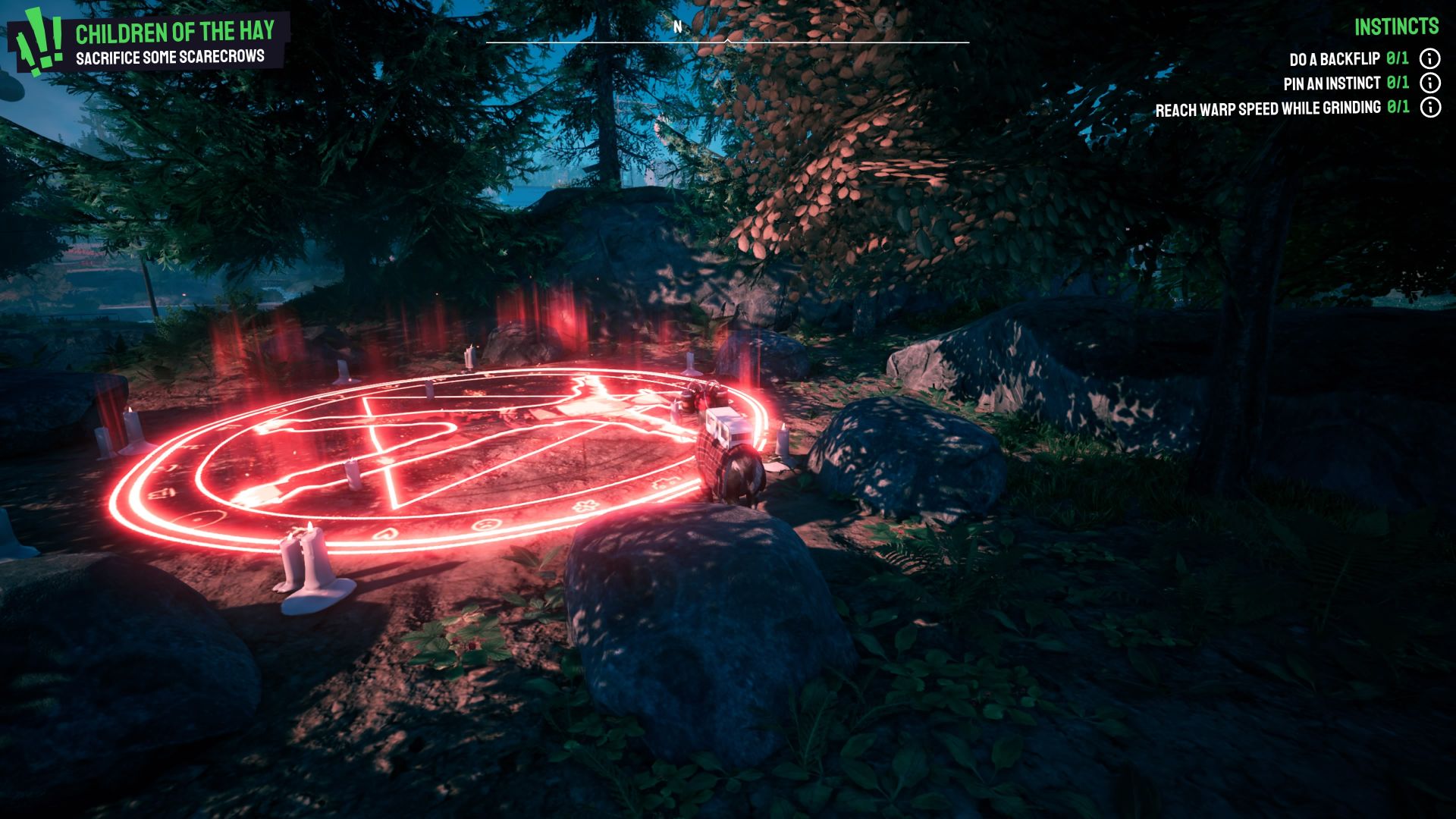The image size is (1456, 819).
Task: Click the quest exclamation marks icon
Action: [39, 43]
